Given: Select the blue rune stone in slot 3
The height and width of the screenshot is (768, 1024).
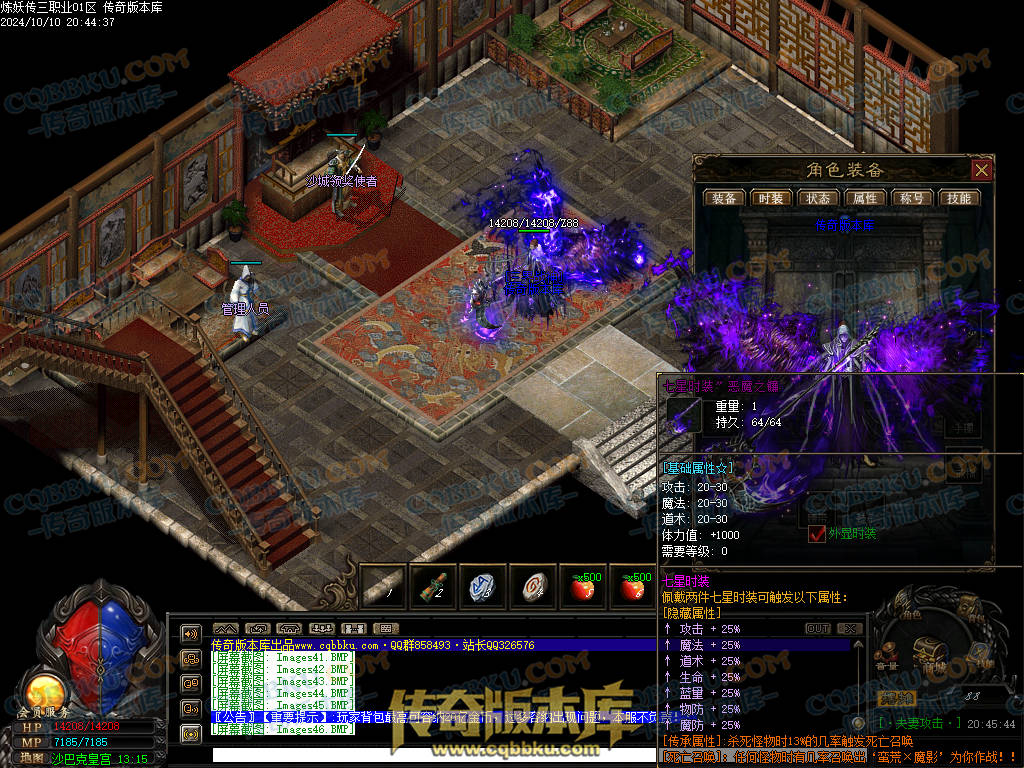Looking at the screenshot, I should (x=483, y=587).
